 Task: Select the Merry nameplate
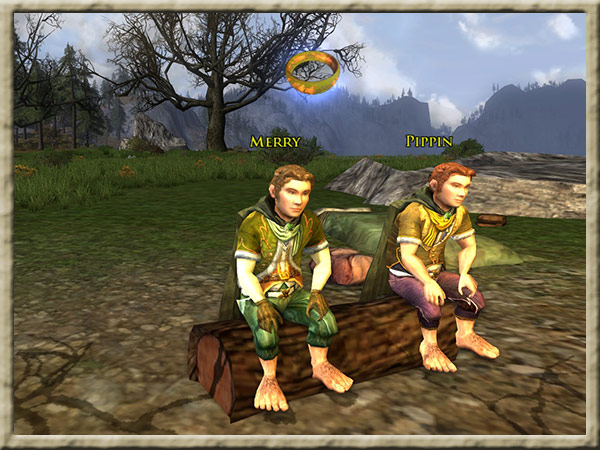click(x=275, y=142)
